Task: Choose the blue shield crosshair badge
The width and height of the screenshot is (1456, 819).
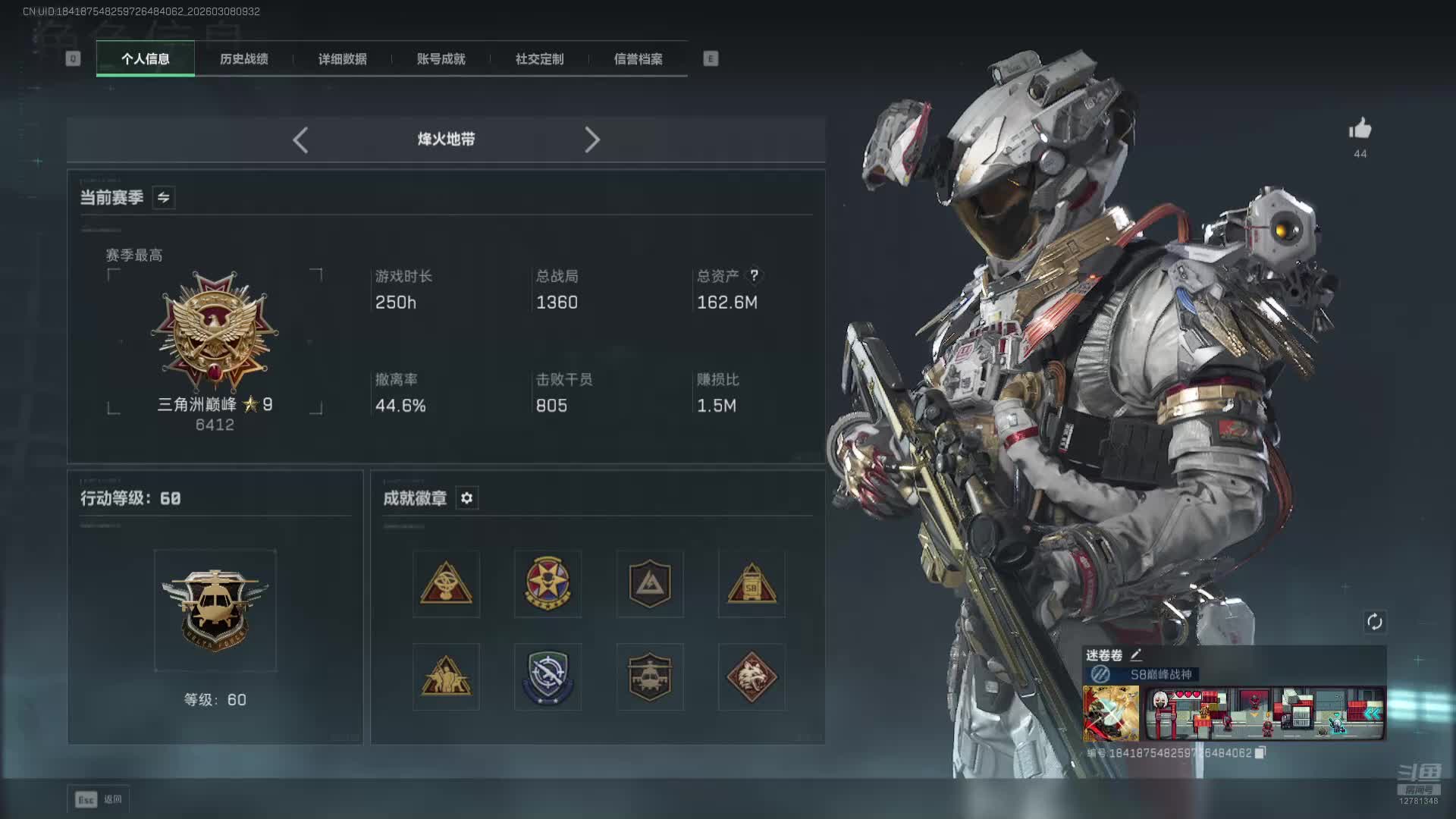Action: pos(548,676)
